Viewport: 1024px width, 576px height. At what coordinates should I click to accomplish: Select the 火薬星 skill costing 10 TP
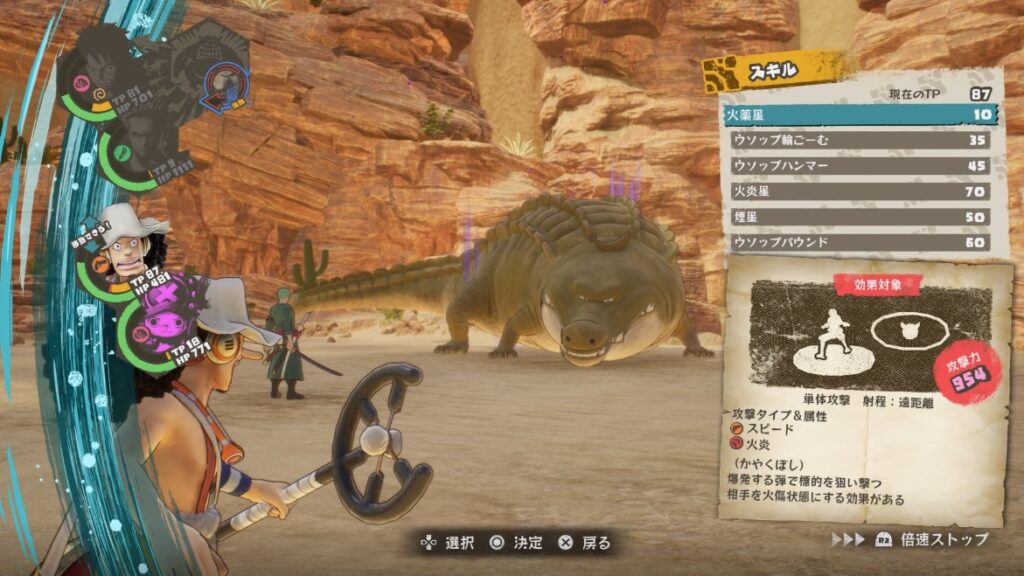coord(858,115)
